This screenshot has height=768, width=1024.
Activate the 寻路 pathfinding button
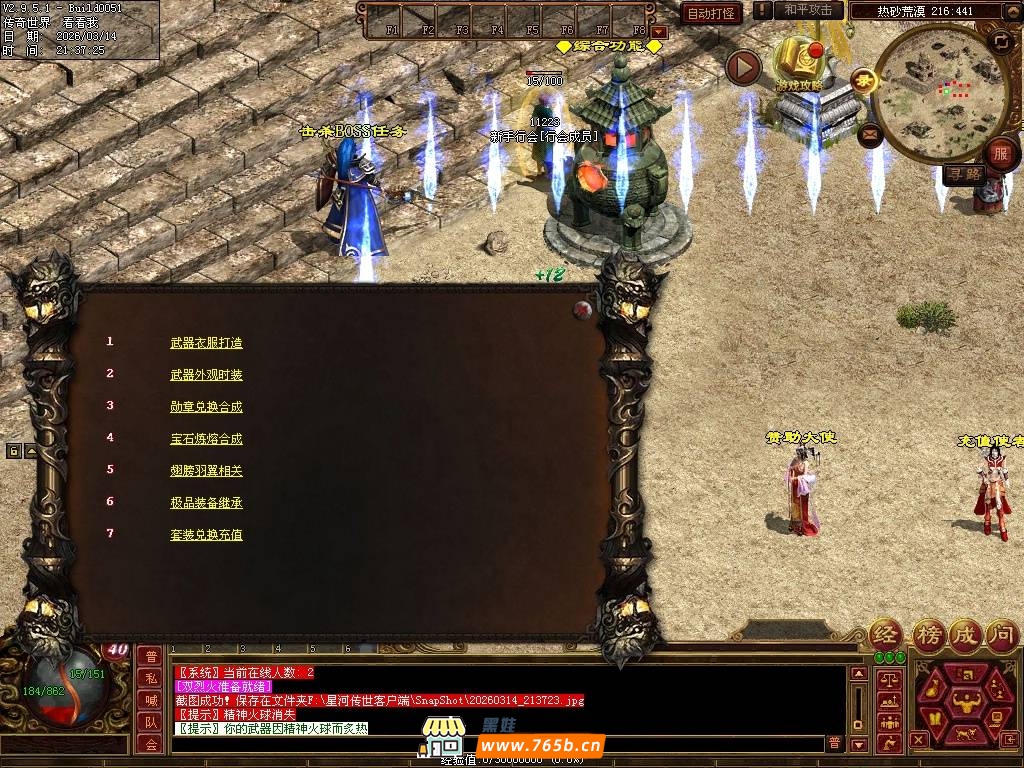pos(963,174)
